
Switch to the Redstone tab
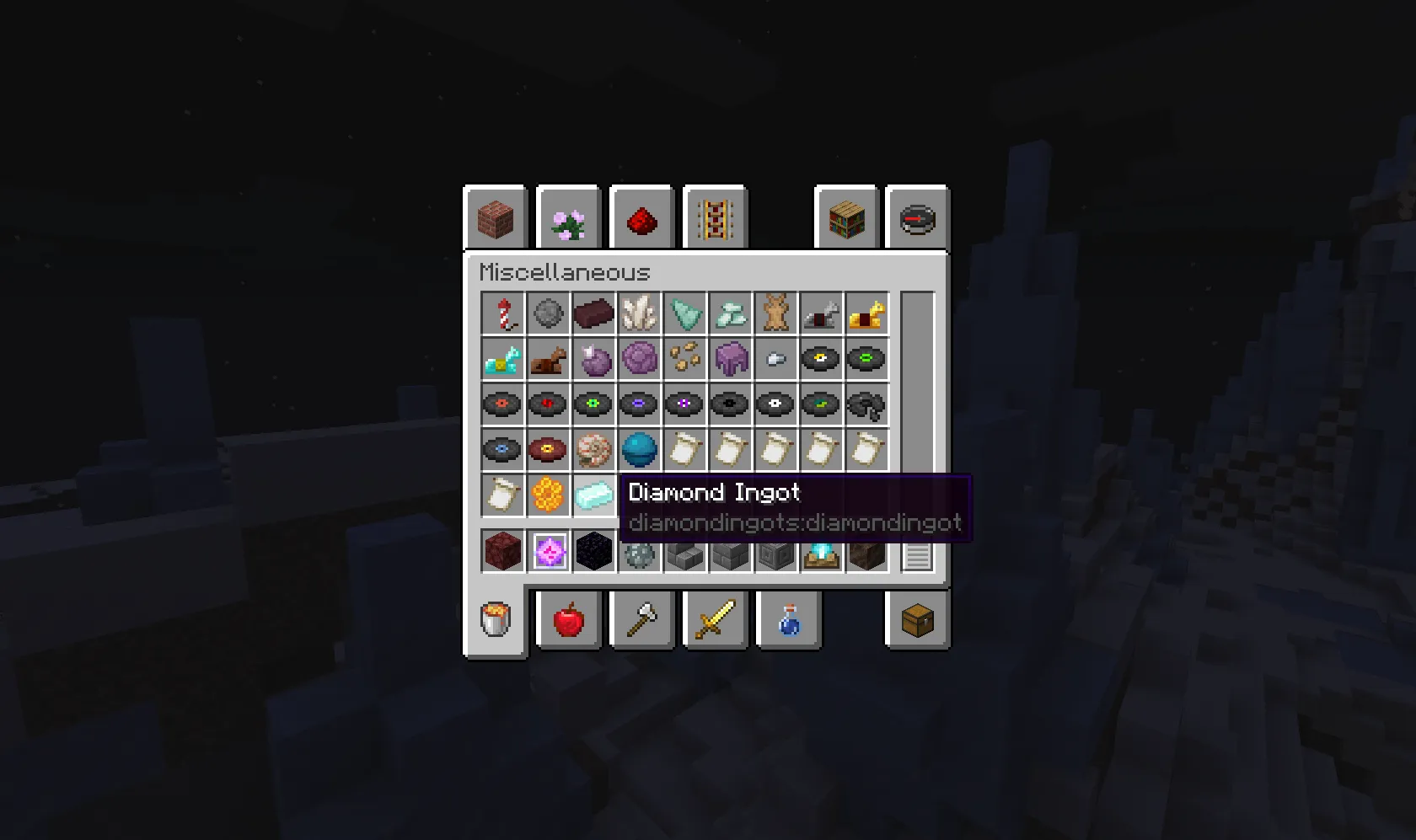click(641, 217)
